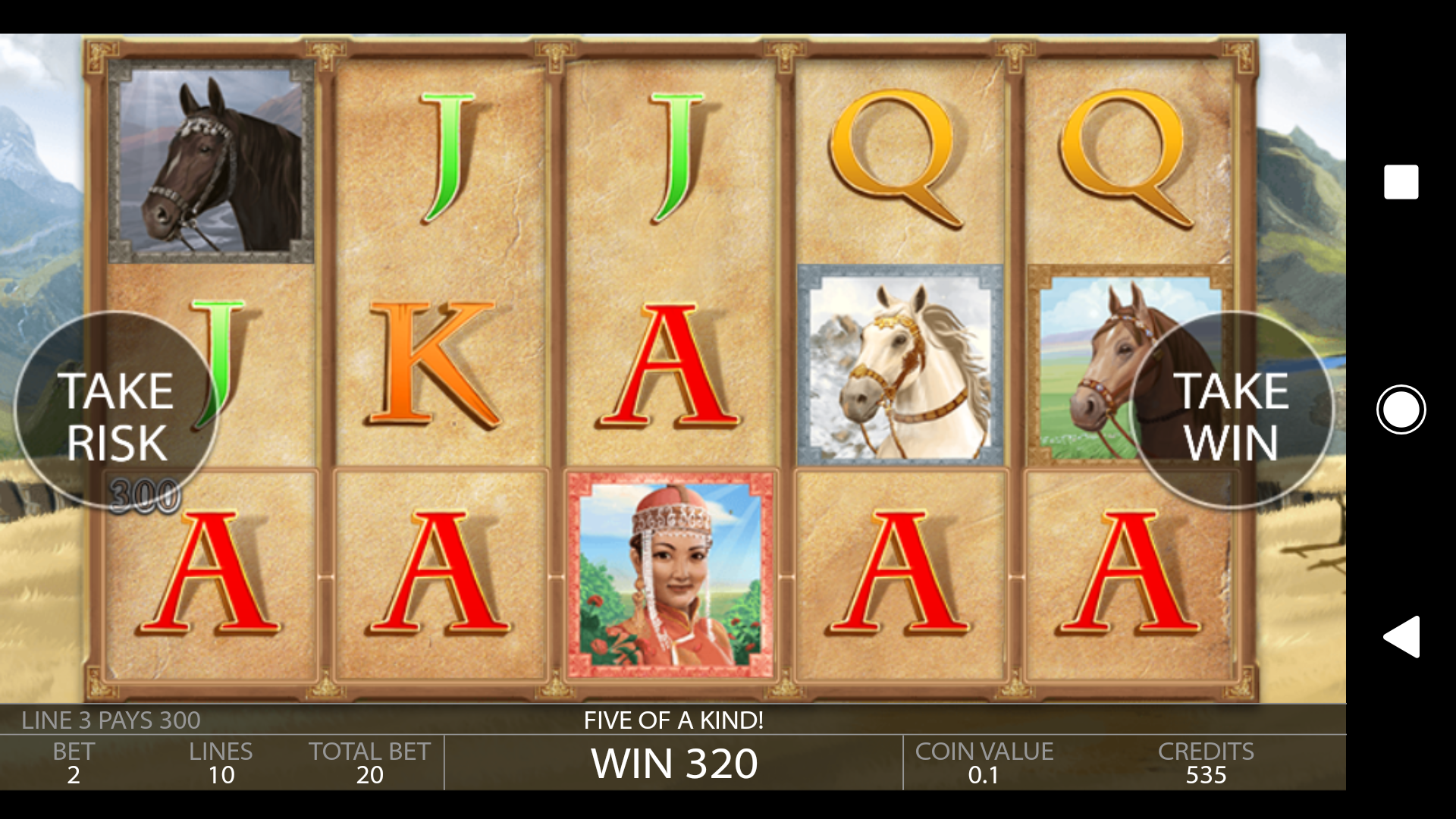
Task: Choose the Take Risk gamble button
Action: 116,412
